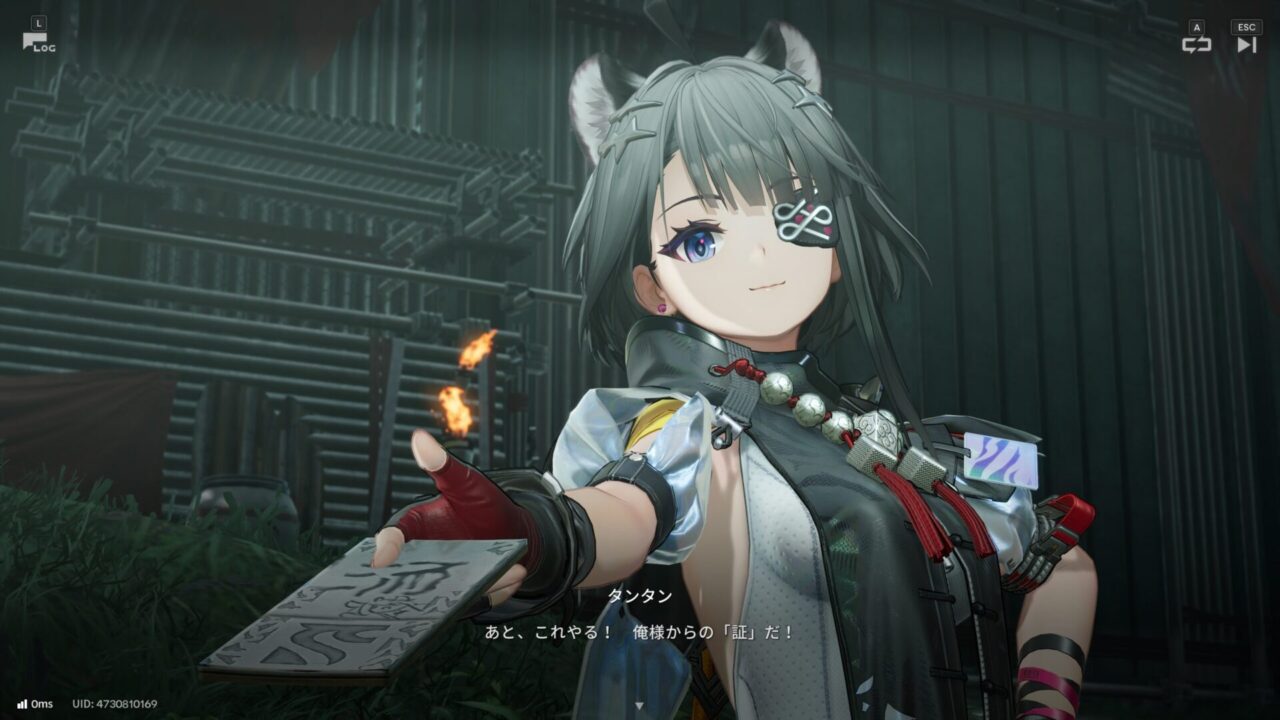Advance dialogue with the down arrow
The image size is (1280, 720).
[x=640, y=705]
